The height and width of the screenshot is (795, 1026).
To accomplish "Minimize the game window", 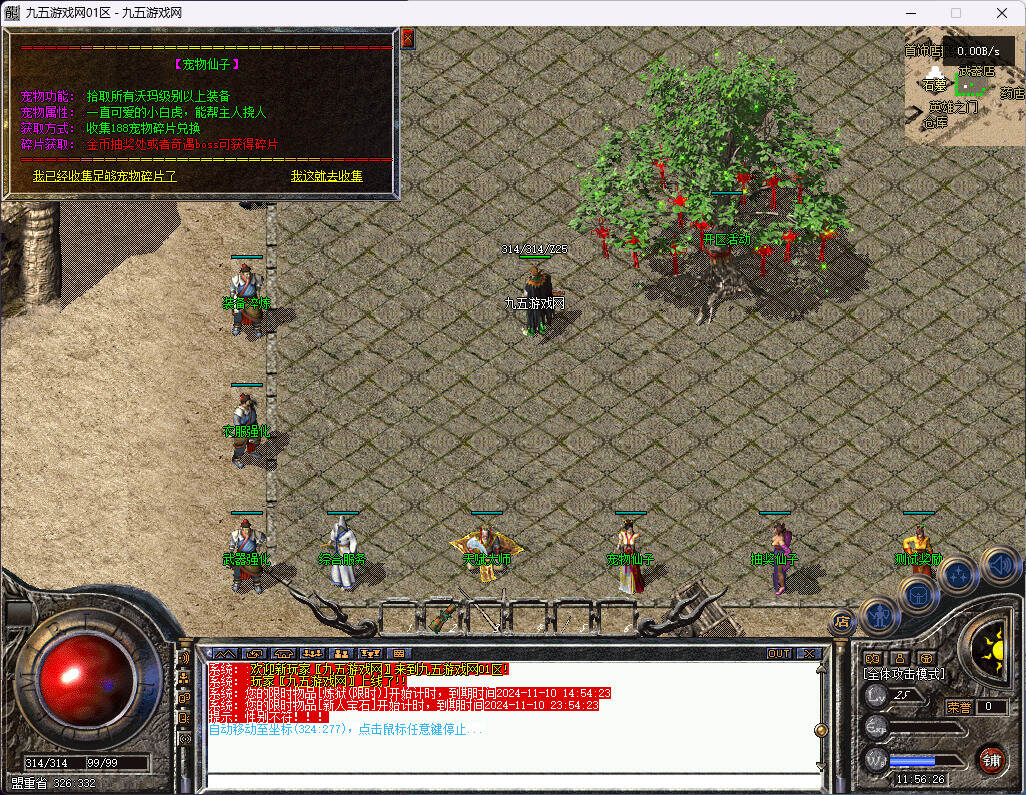I will 910,13.
